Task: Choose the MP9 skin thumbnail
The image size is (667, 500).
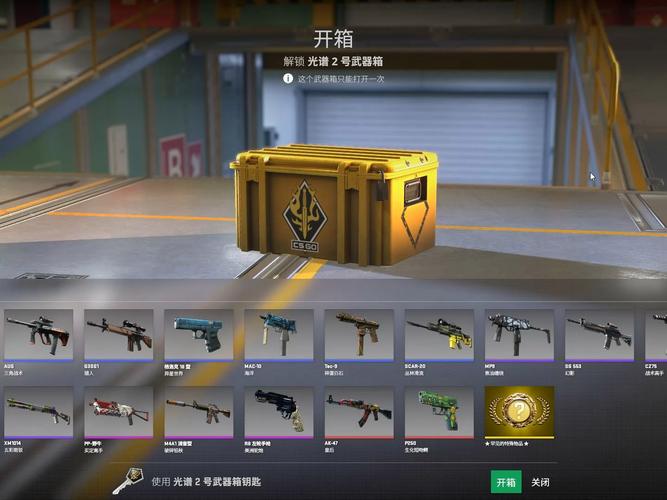Action: [519, 334]
